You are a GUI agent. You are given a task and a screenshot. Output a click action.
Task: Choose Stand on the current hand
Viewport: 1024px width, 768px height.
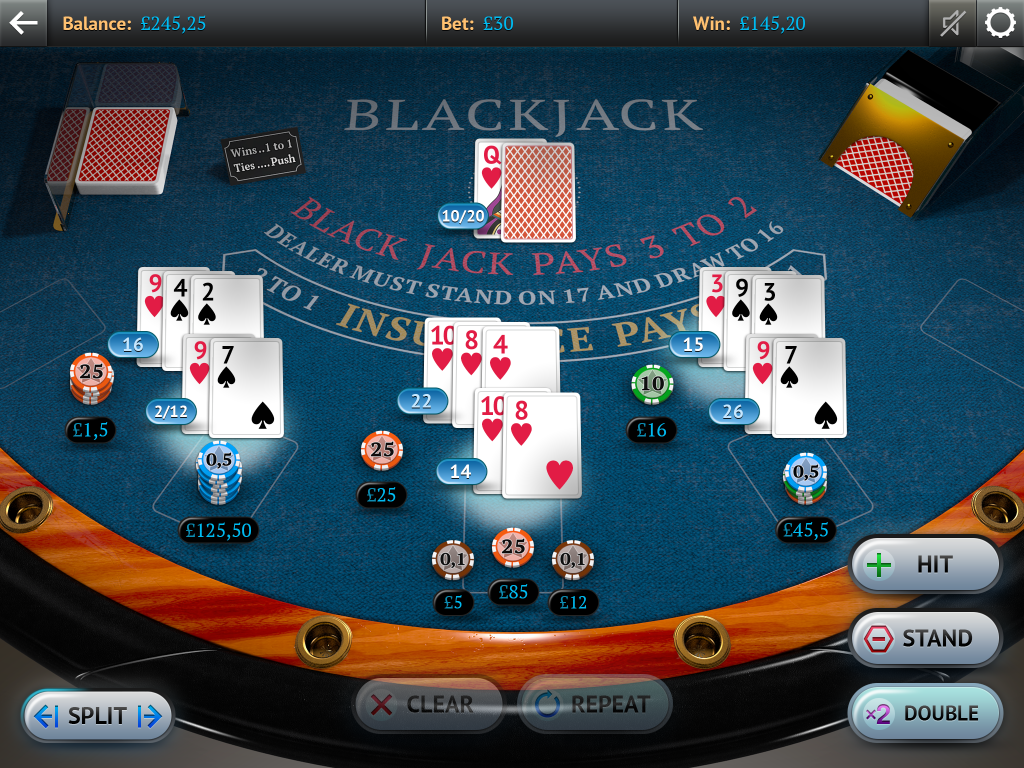pyautogui.click(x=925, y=638)
